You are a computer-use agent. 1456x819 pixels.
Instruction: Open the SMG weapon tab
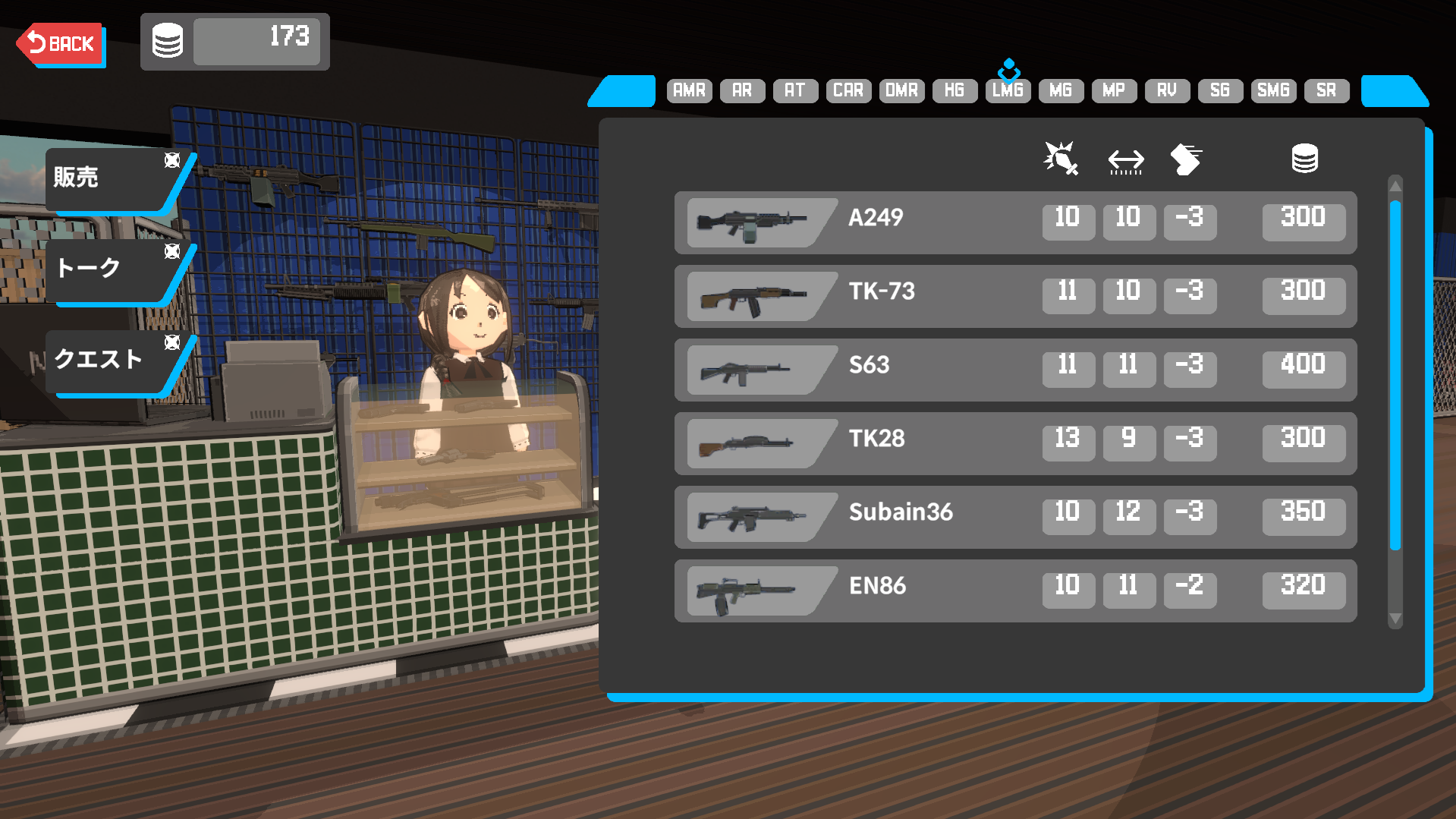1273,90
